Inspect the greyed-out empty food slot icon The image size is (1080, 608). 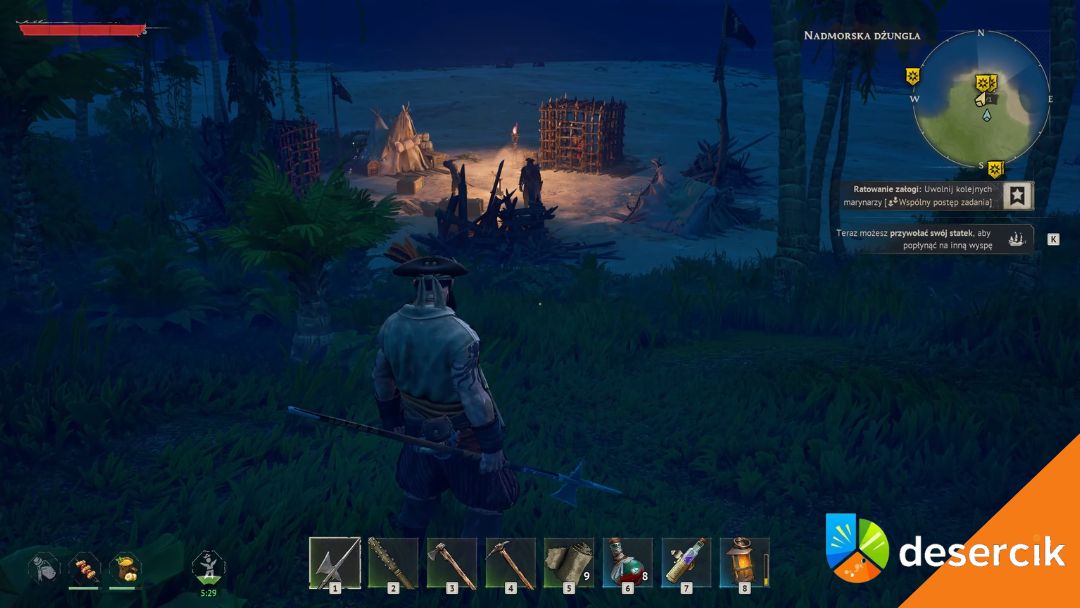[43, 568]
